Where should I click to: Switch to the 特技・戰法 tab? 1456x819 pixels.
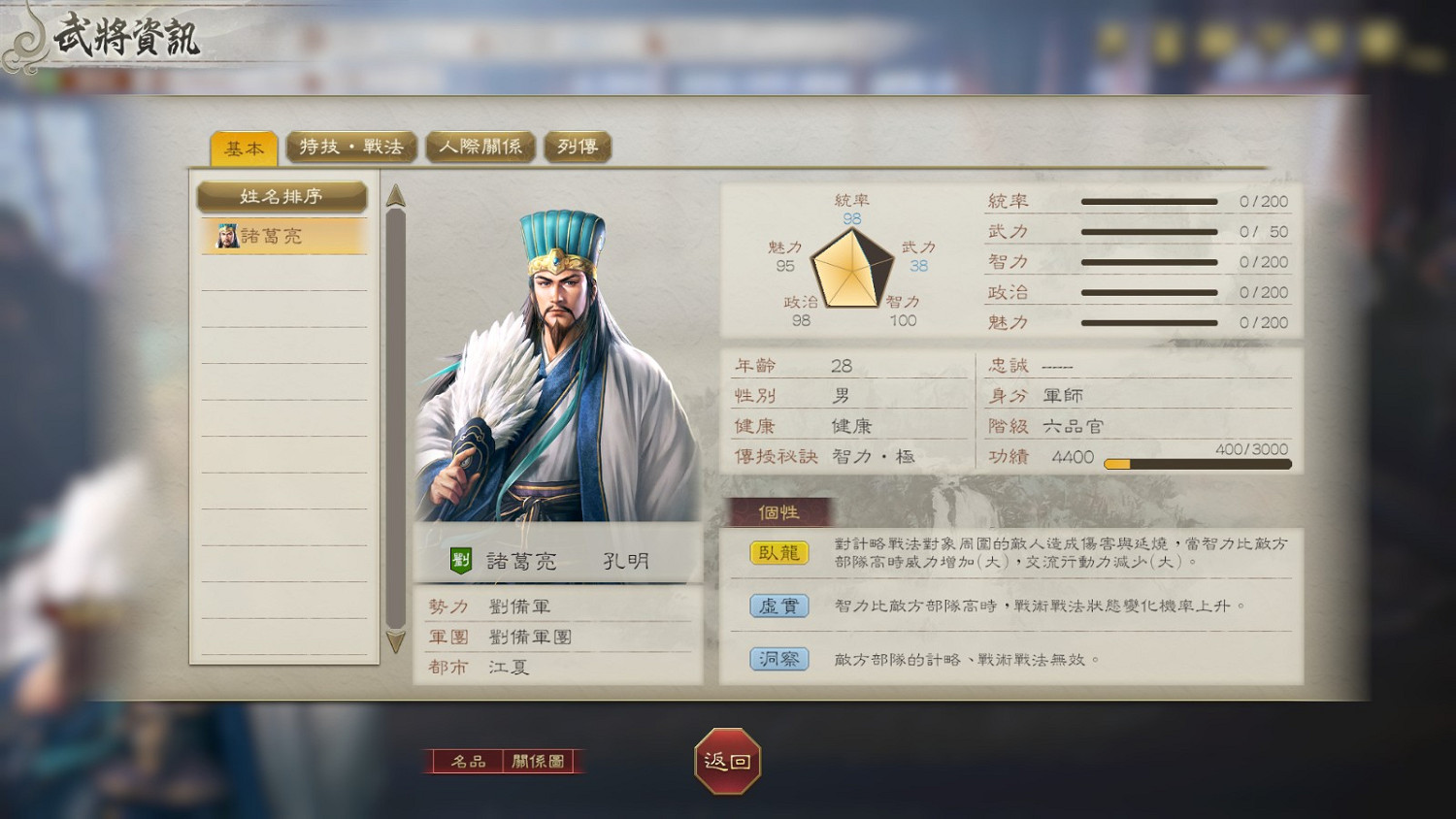[x=351, y=147]
